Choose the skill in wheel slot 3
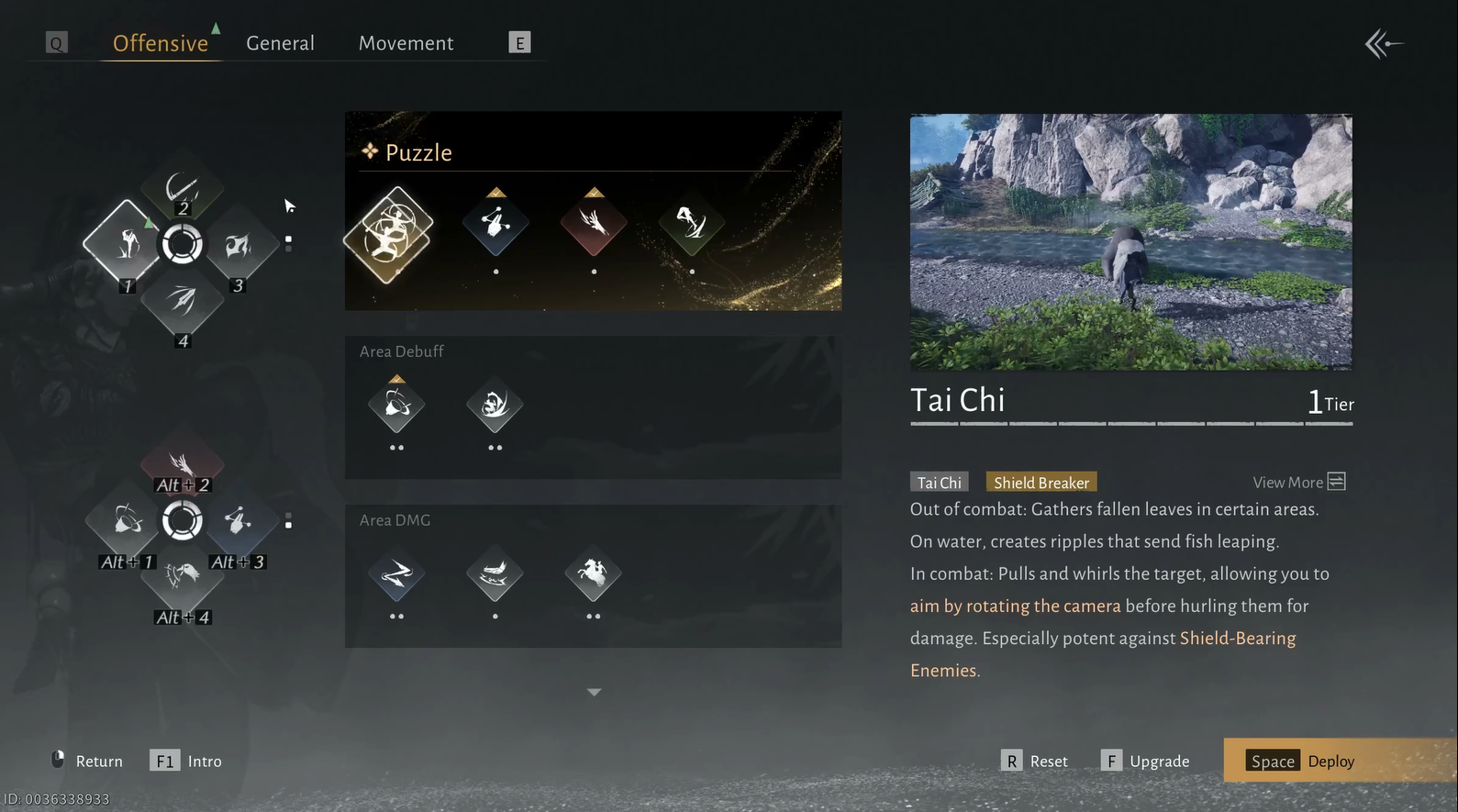The height and width of the screenshot is (812, 1458). pyautogui.click(x=238, y=246)
